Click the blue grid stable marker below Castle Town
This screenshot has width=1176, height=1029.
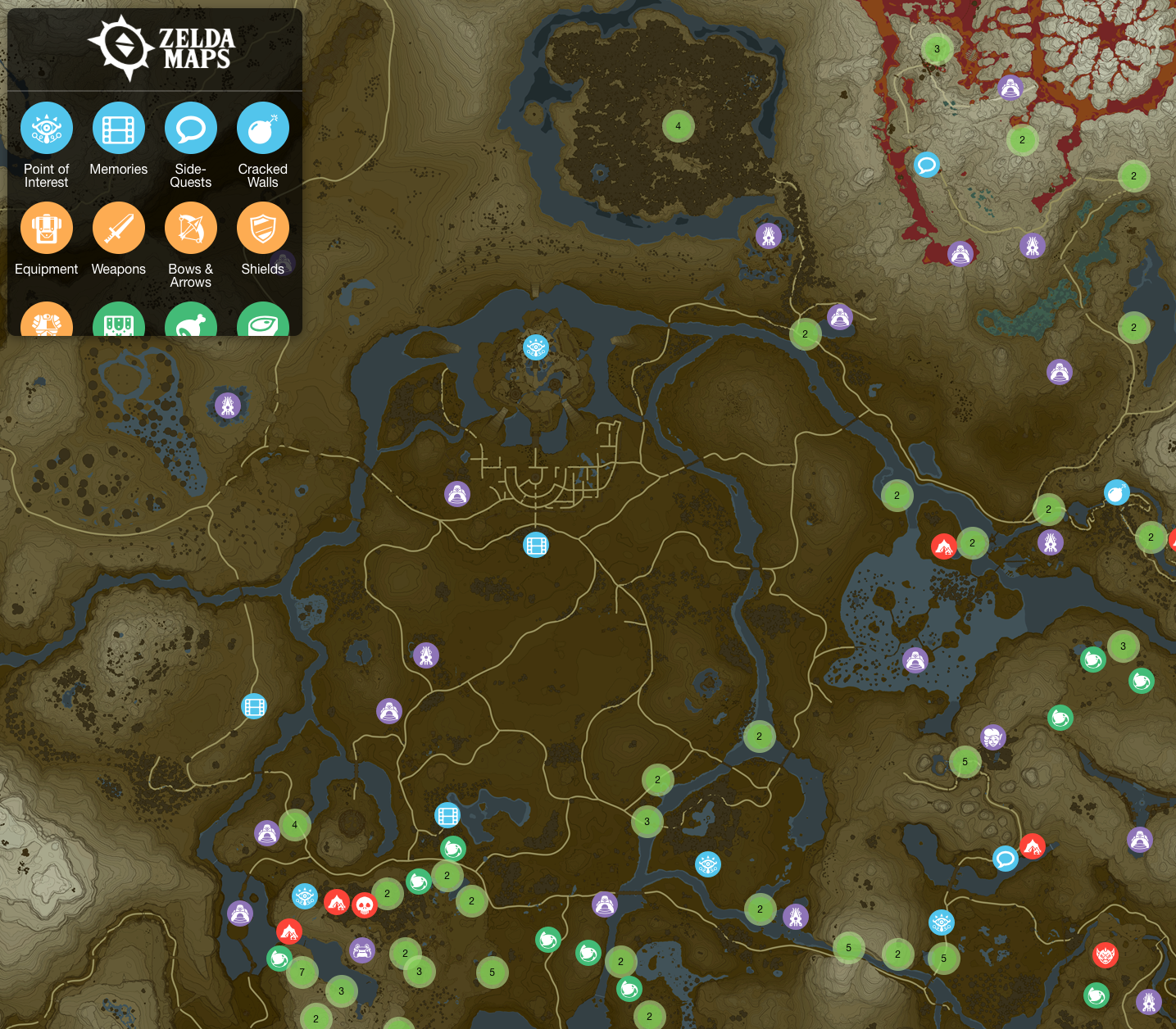point(536,545)
